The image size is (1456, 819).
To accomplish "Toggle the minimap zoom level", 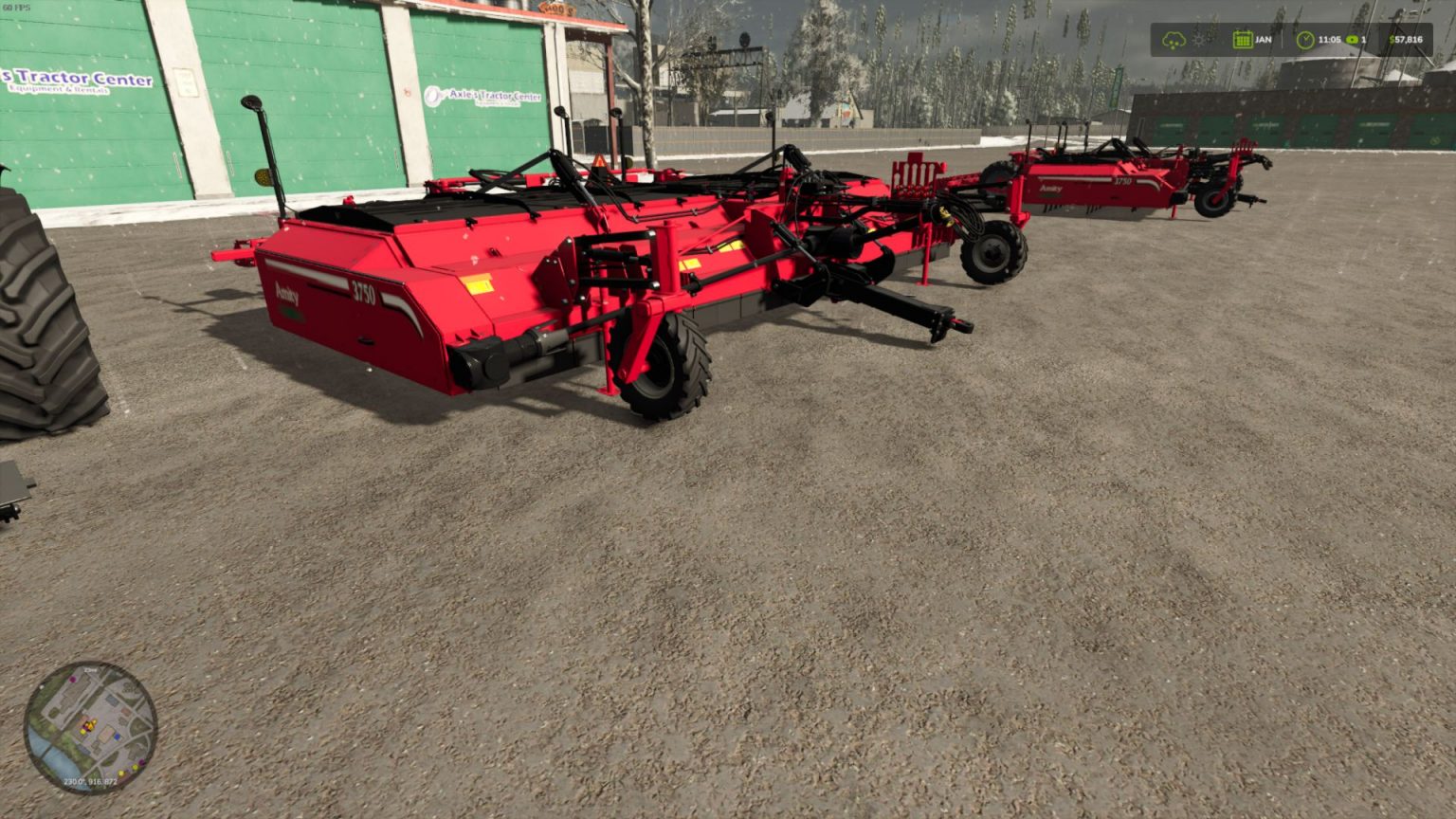I will point(90,670).
